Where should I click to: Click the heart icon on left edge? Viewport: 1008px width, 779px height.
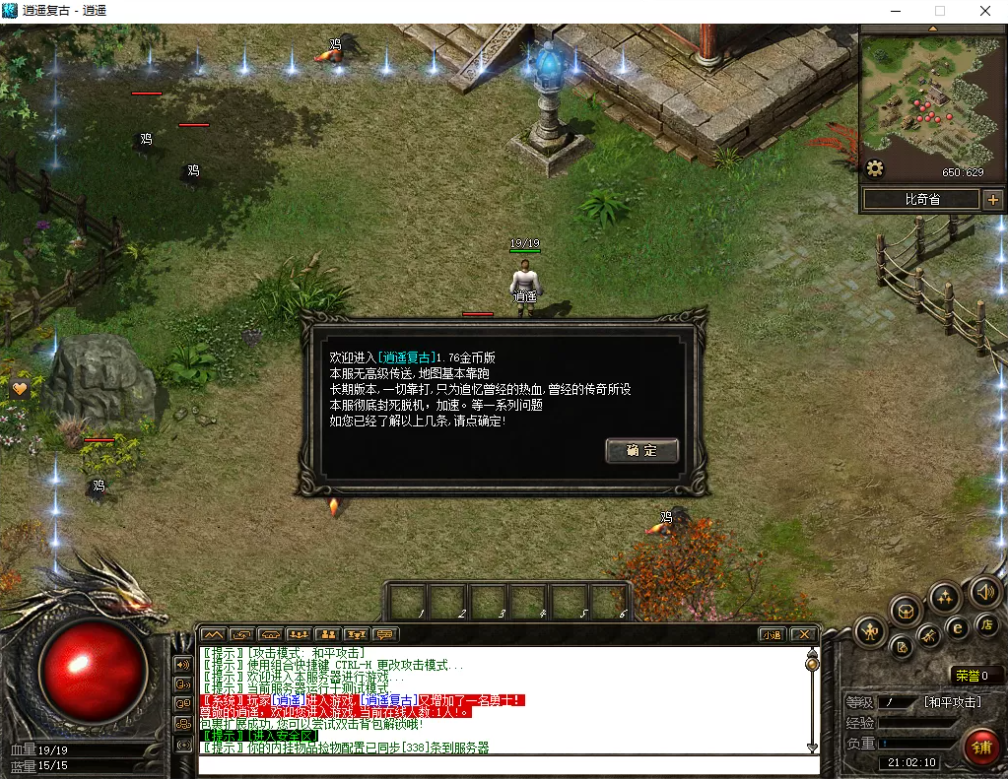click(19, 386)
